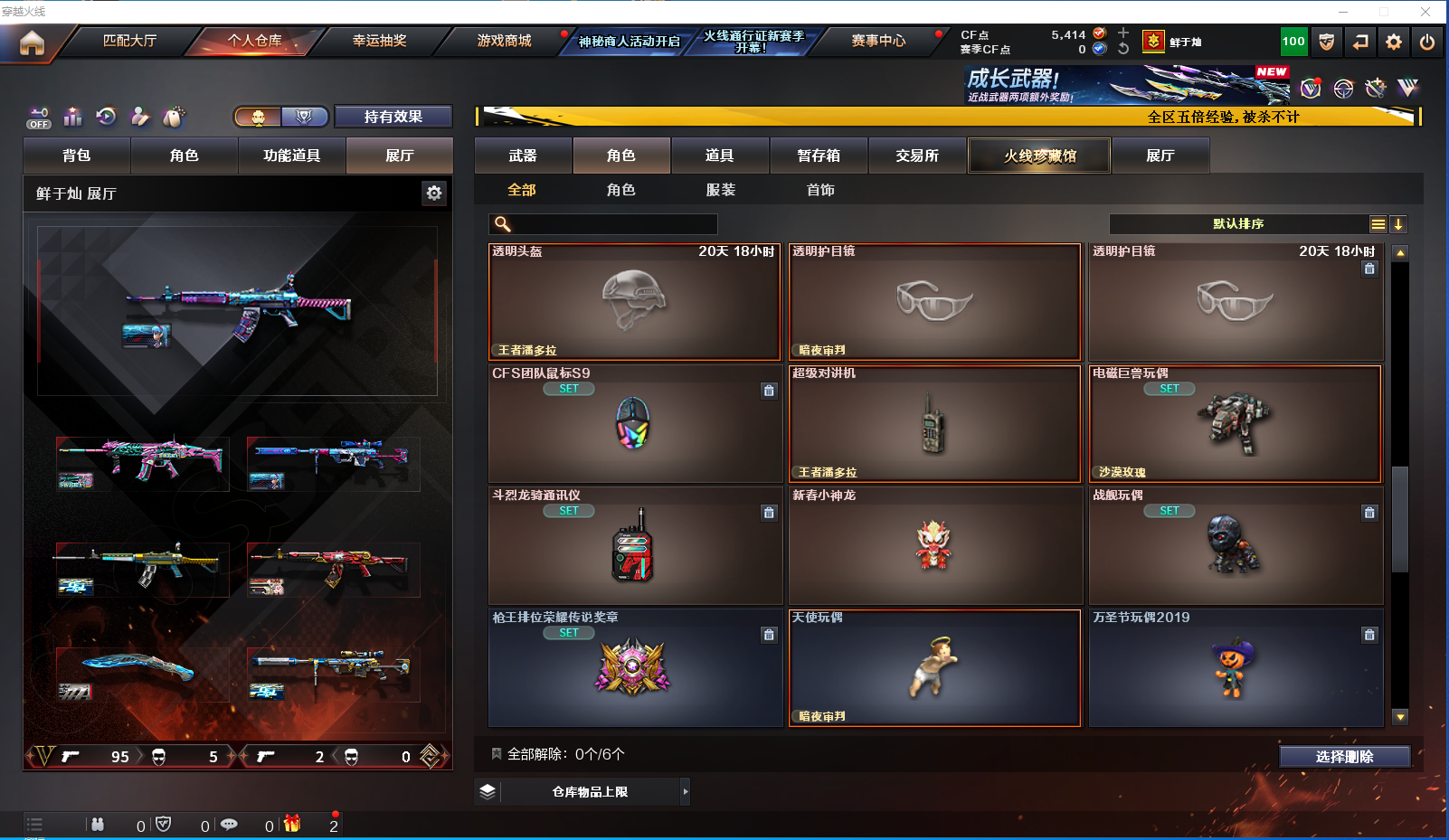Image resolution: width=1449 pixels, height=840 pixels.
Task: Open the 赛事中心 menu
Action: coord(877,41)
